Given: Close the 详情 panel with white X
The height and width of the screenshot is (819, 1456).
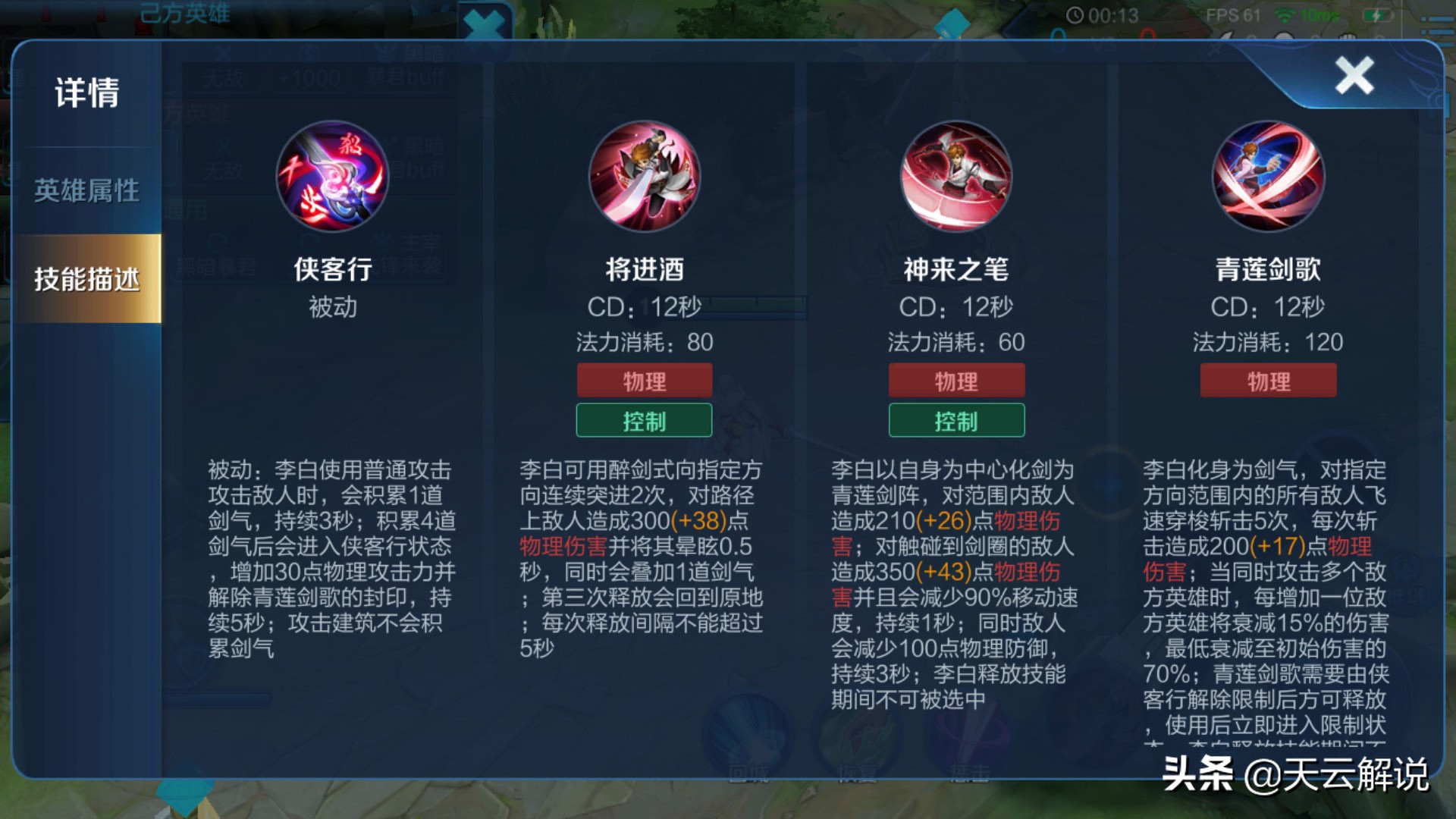Looking at the screenshot, I should point(1354,76).
